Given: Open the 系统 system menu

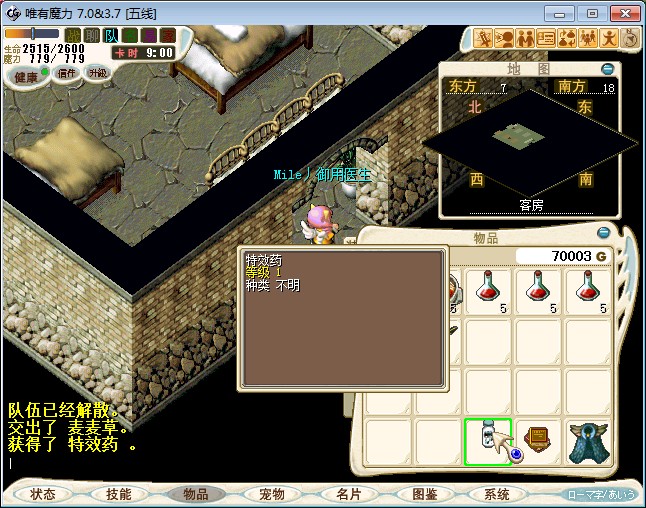Looking at the screenshot, I should tap(497, 494).
